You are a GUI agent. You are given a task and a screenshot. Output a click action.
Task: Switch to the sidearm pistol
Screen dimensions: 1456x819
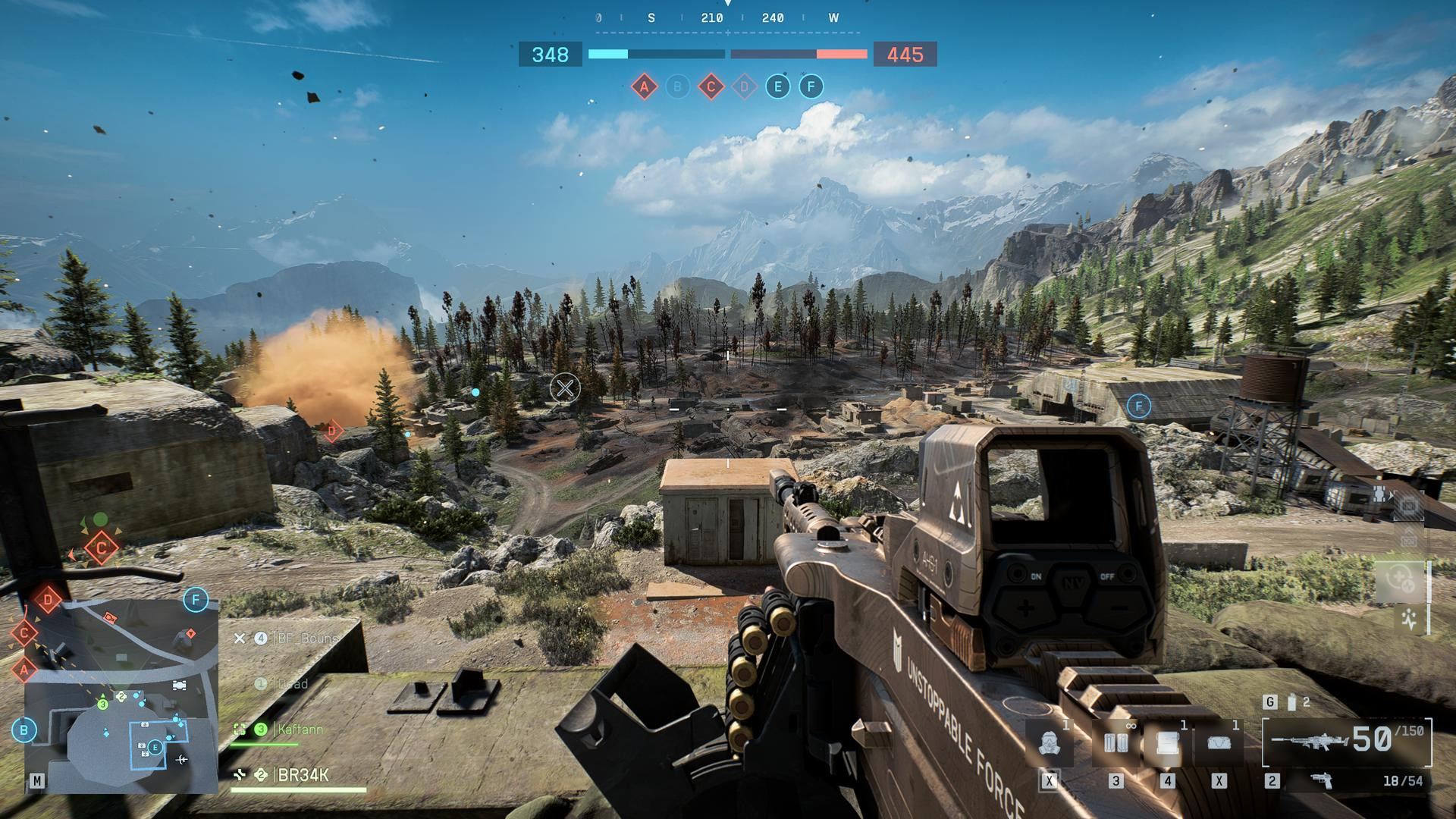[1323, 780]
